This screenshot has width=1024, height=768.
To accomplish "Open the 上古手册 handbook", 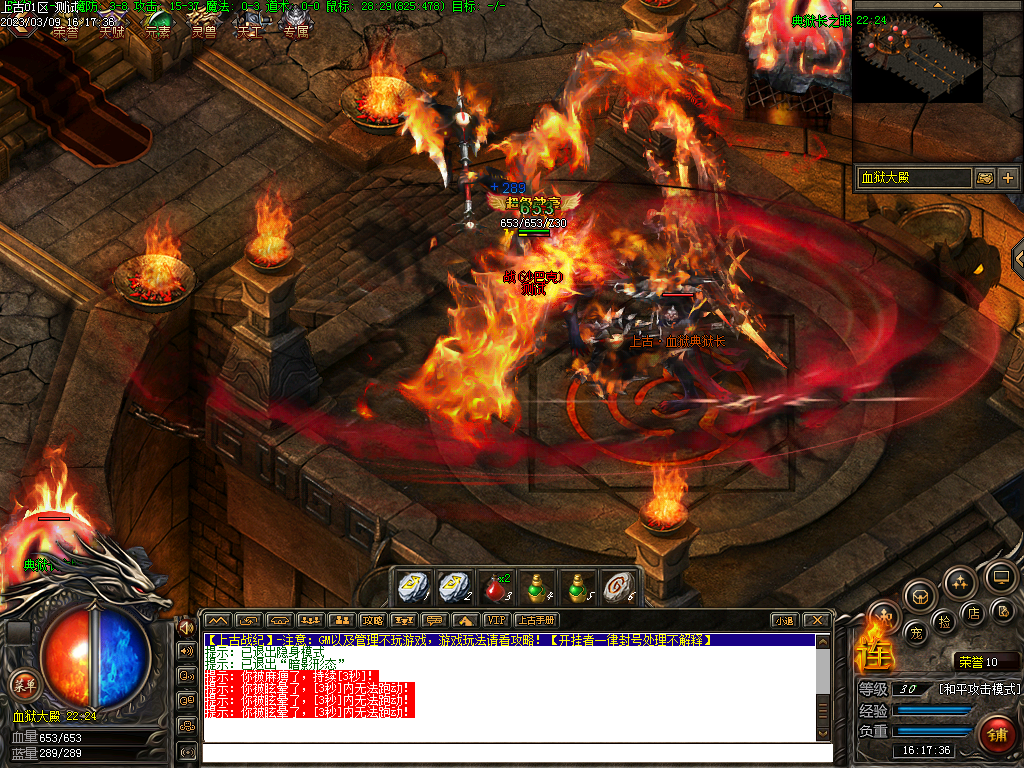I will click(x=535, y=620).
